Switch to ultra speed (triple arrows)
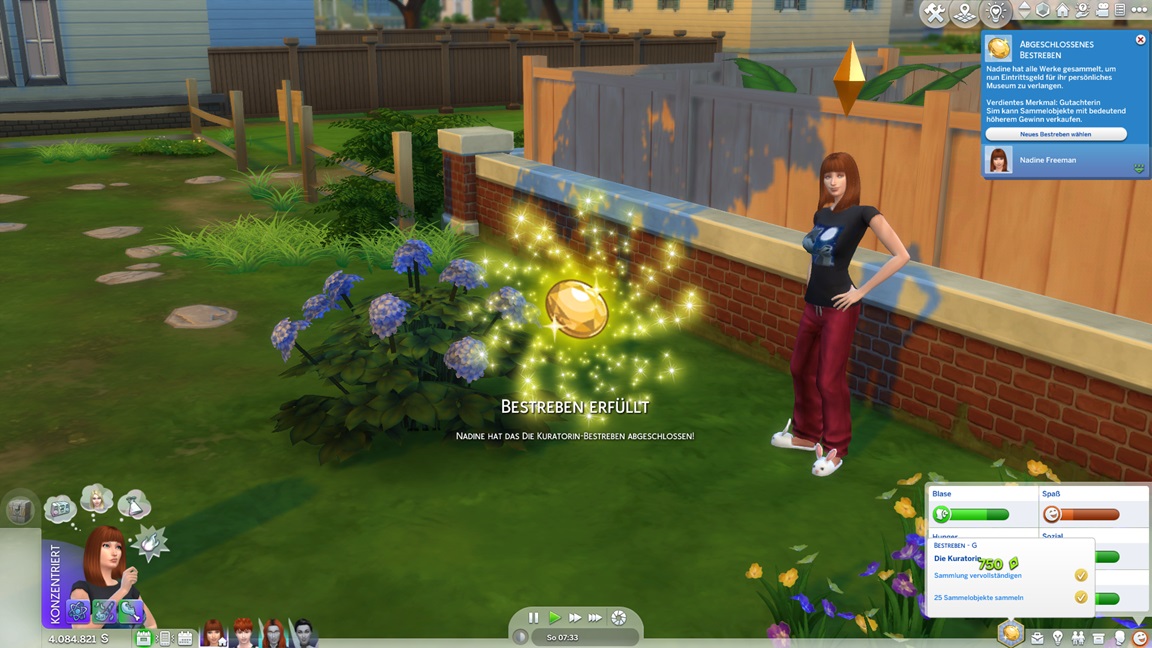1152x648 pixels. coord(596,618)
